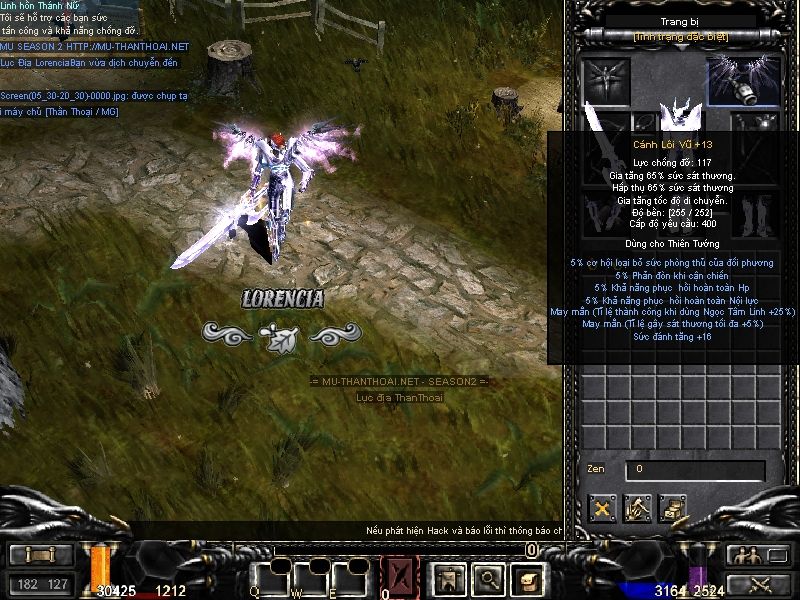Open the crossed swords guild button
The width and height of the screenshot is (800, 600).
click(744, 583)
